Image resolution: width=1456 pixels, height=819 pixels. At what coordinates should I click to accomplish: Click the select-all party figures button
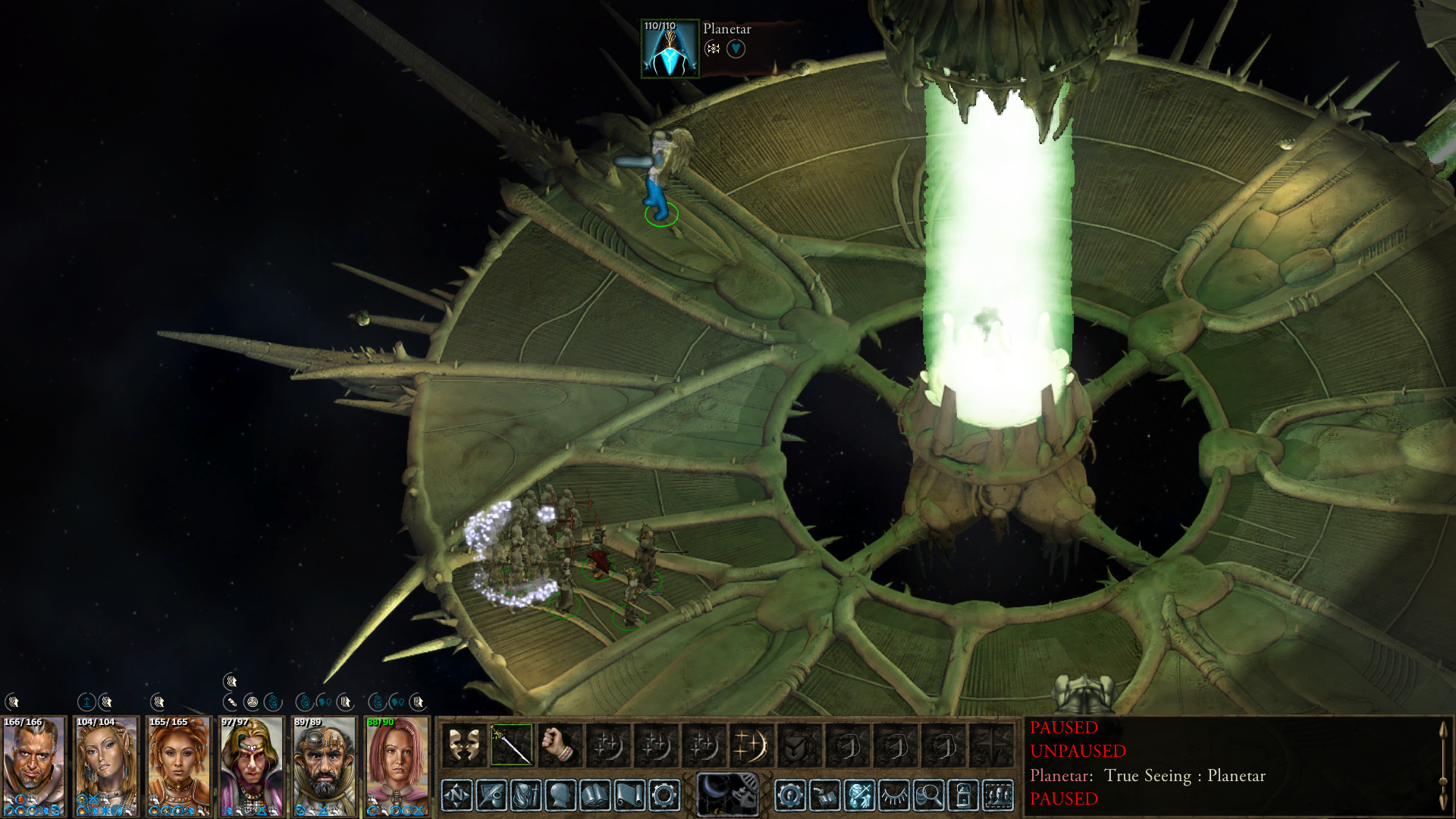[998, 795]
